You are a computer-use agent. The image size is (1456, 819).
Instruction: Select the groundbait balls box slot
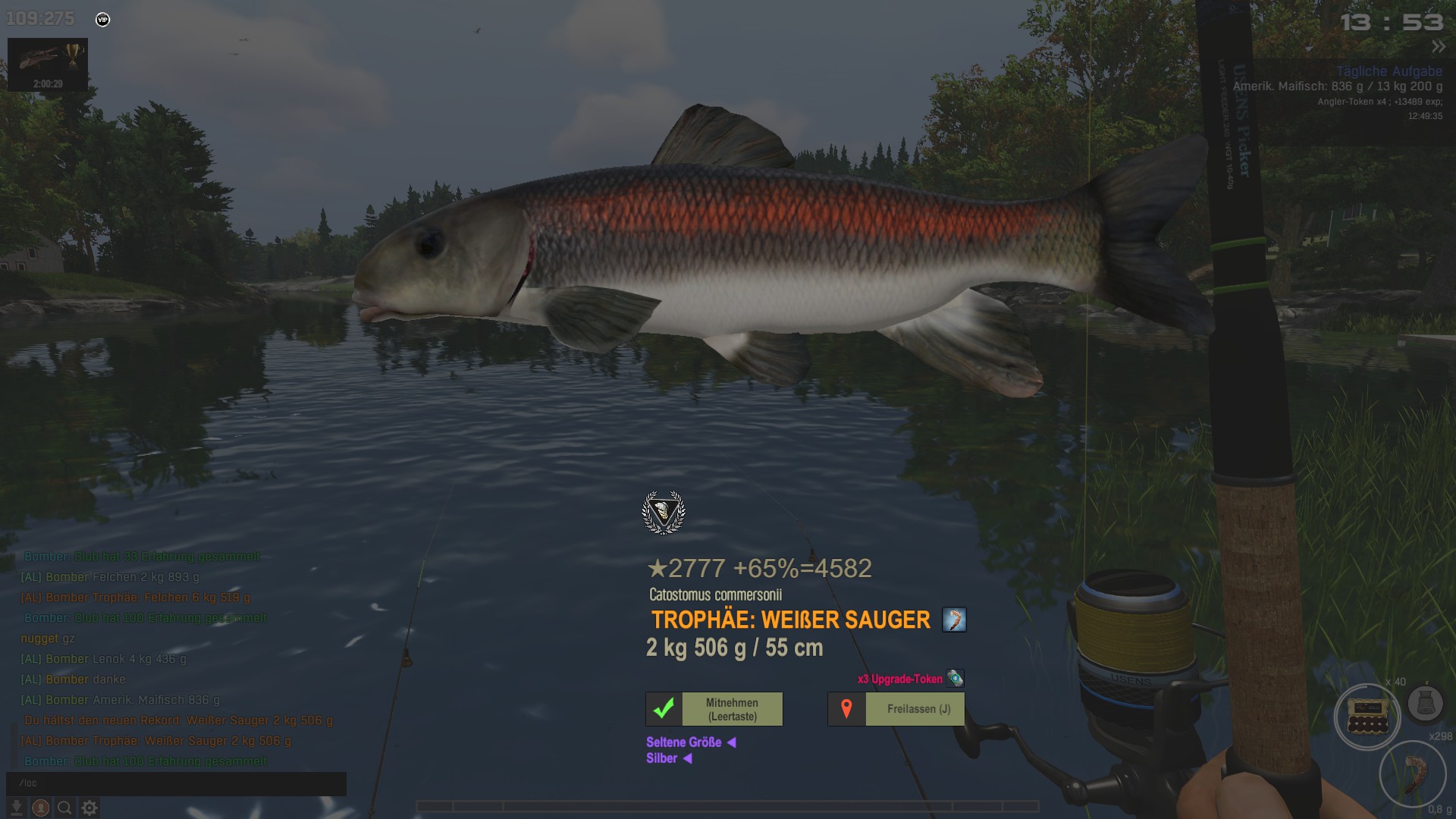click(x=1367, y=716)
